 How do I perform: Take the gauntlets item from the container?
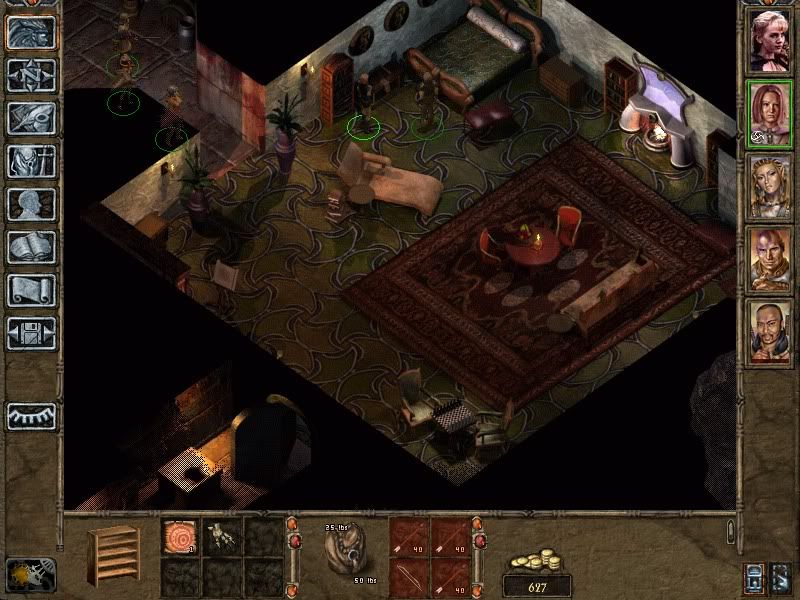[220, 536]
